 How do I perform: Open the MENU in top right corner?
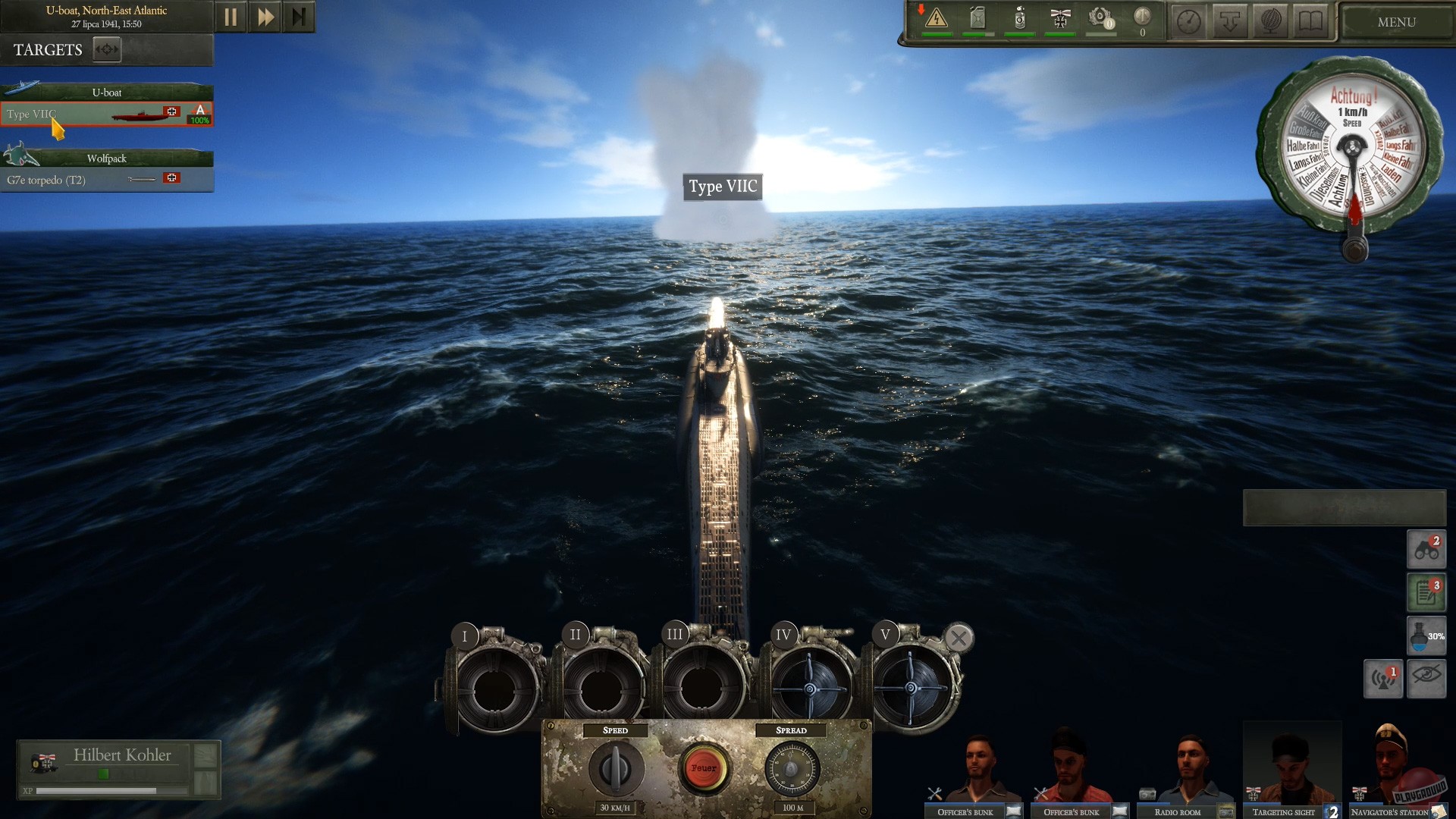1395,21
